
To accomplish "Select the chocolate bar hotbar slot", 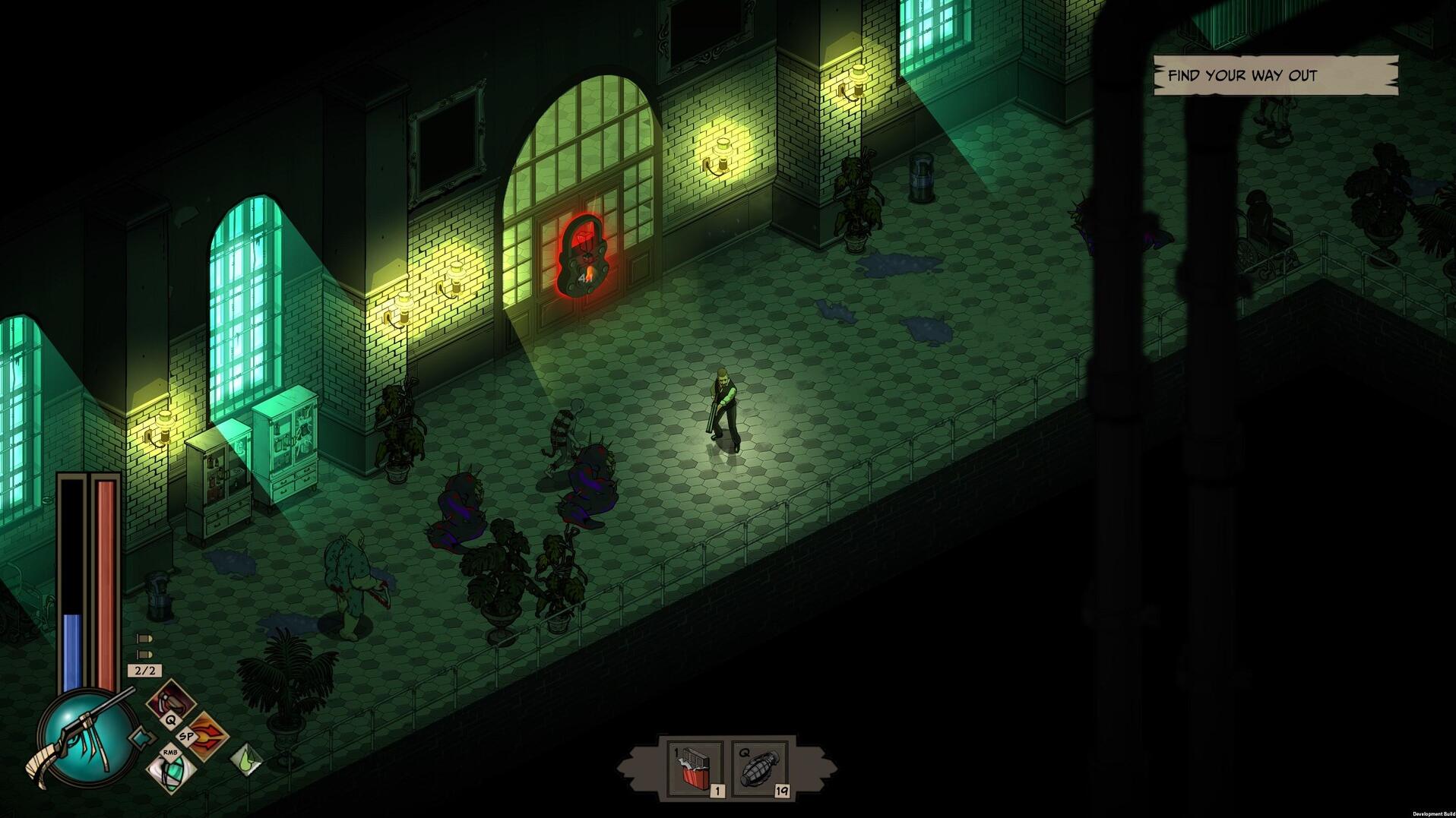I will tap(695, 769).
